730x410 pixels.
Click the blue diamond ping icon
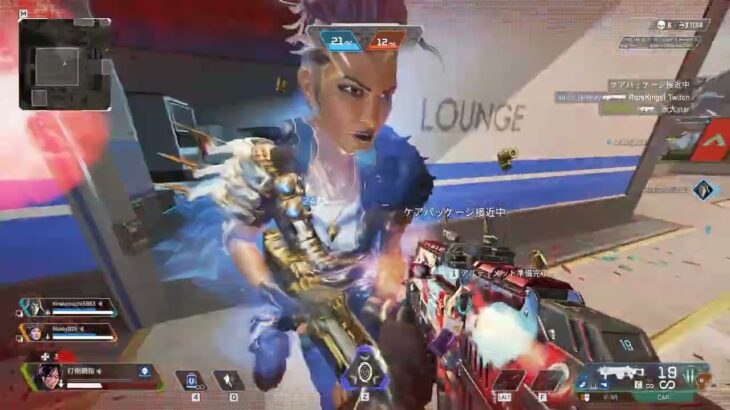point(706,189)
